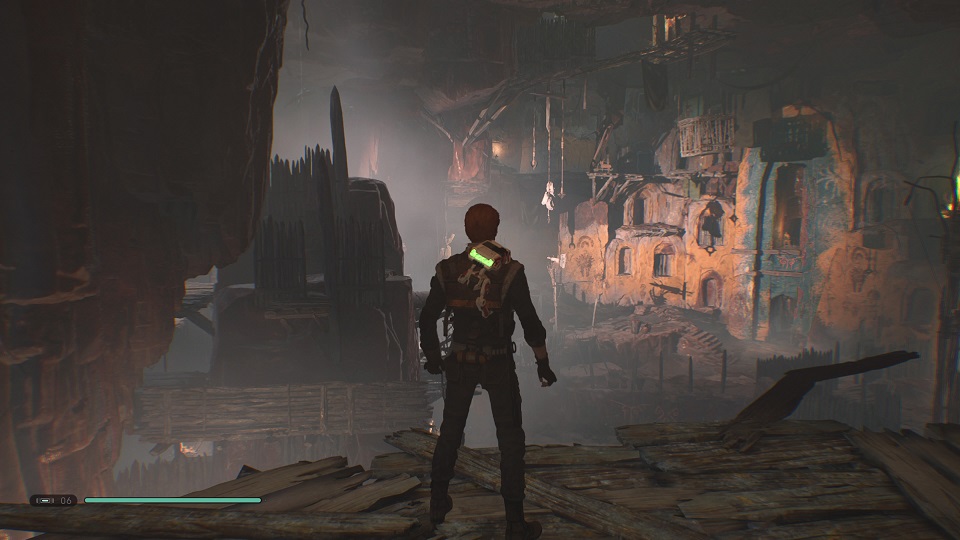Viewport: 960px width, 540px height.
Task: Select the stim canister item icon
Action: click(43, 500)
